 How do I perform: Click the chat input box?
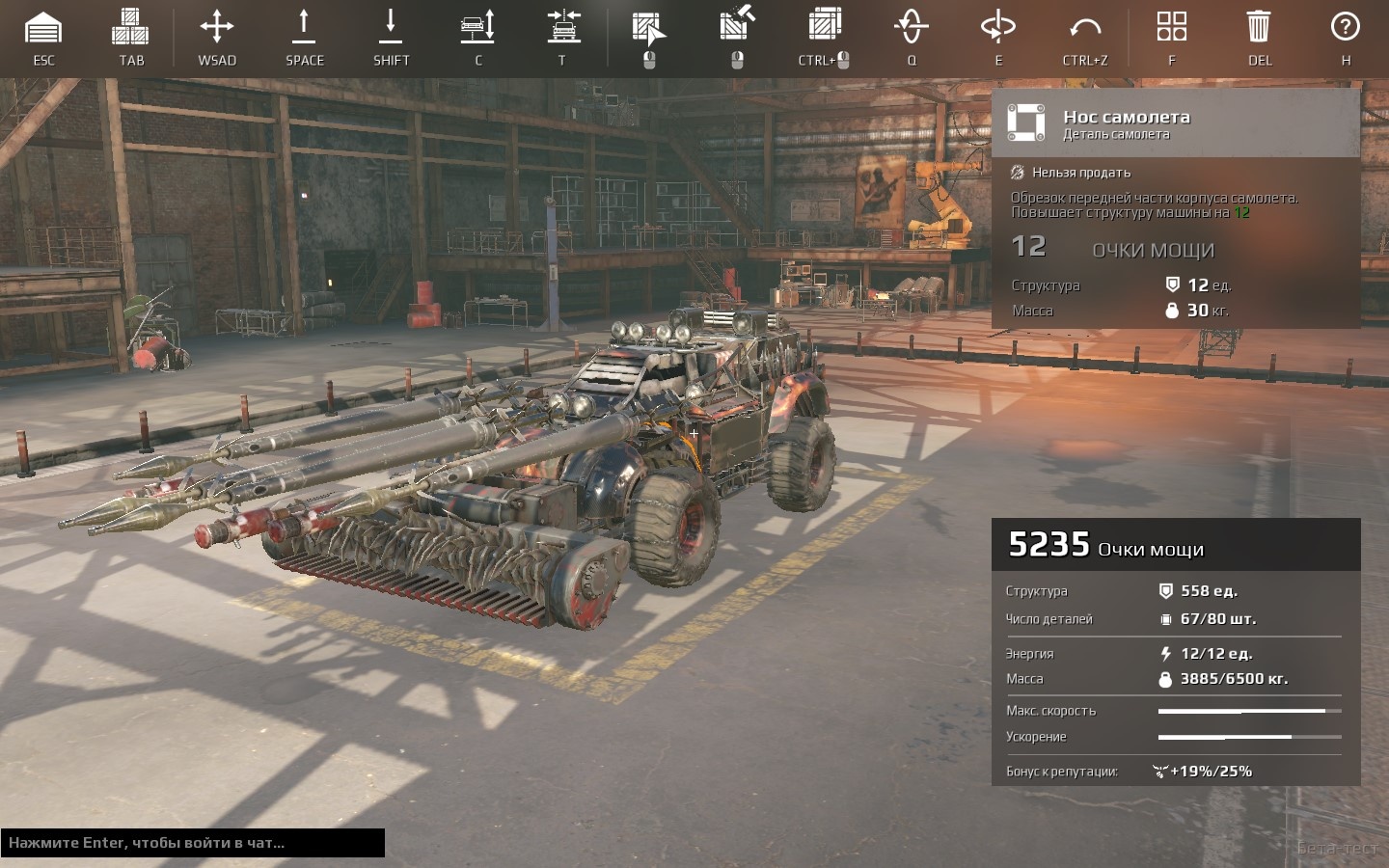coord(193,843)
